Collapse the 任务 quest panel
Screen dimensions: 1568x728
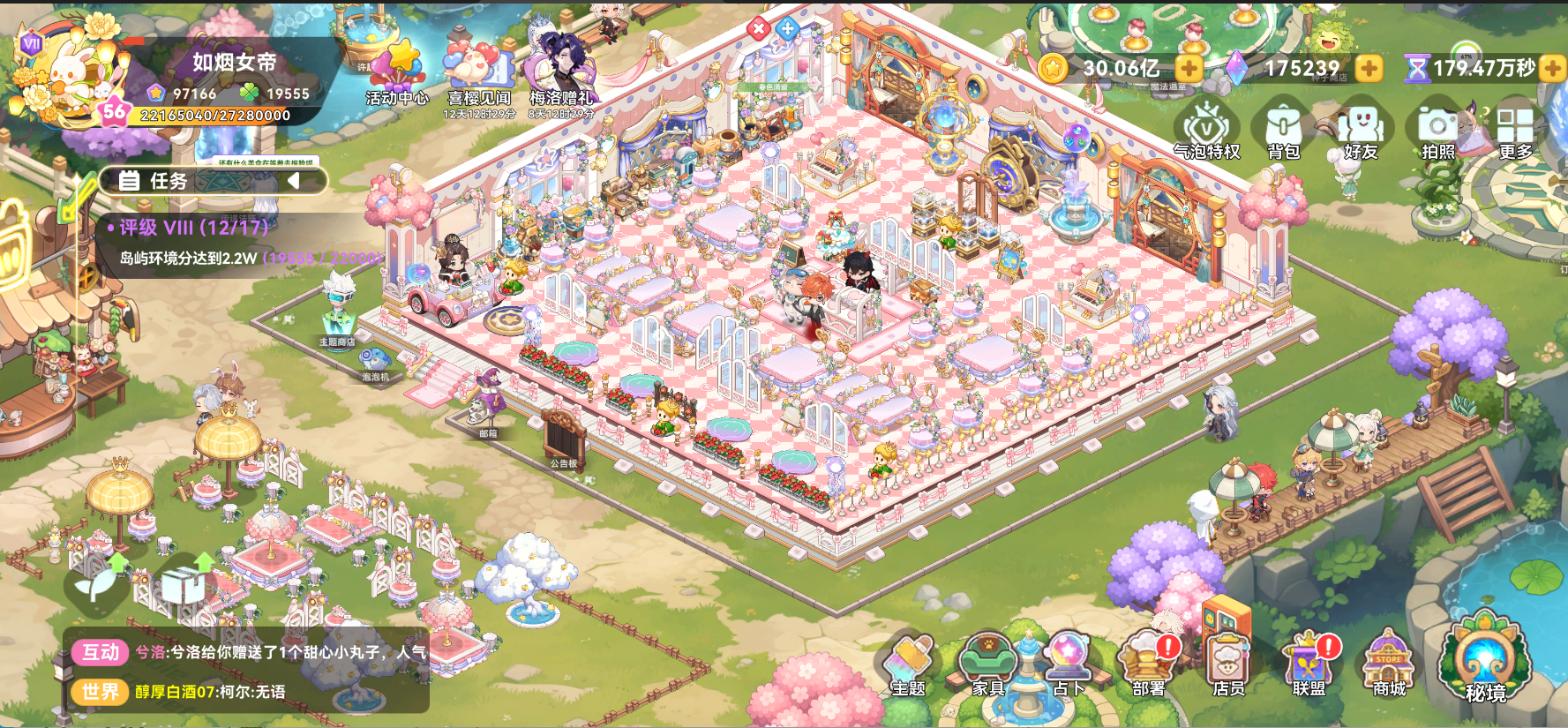pos(294,183)
